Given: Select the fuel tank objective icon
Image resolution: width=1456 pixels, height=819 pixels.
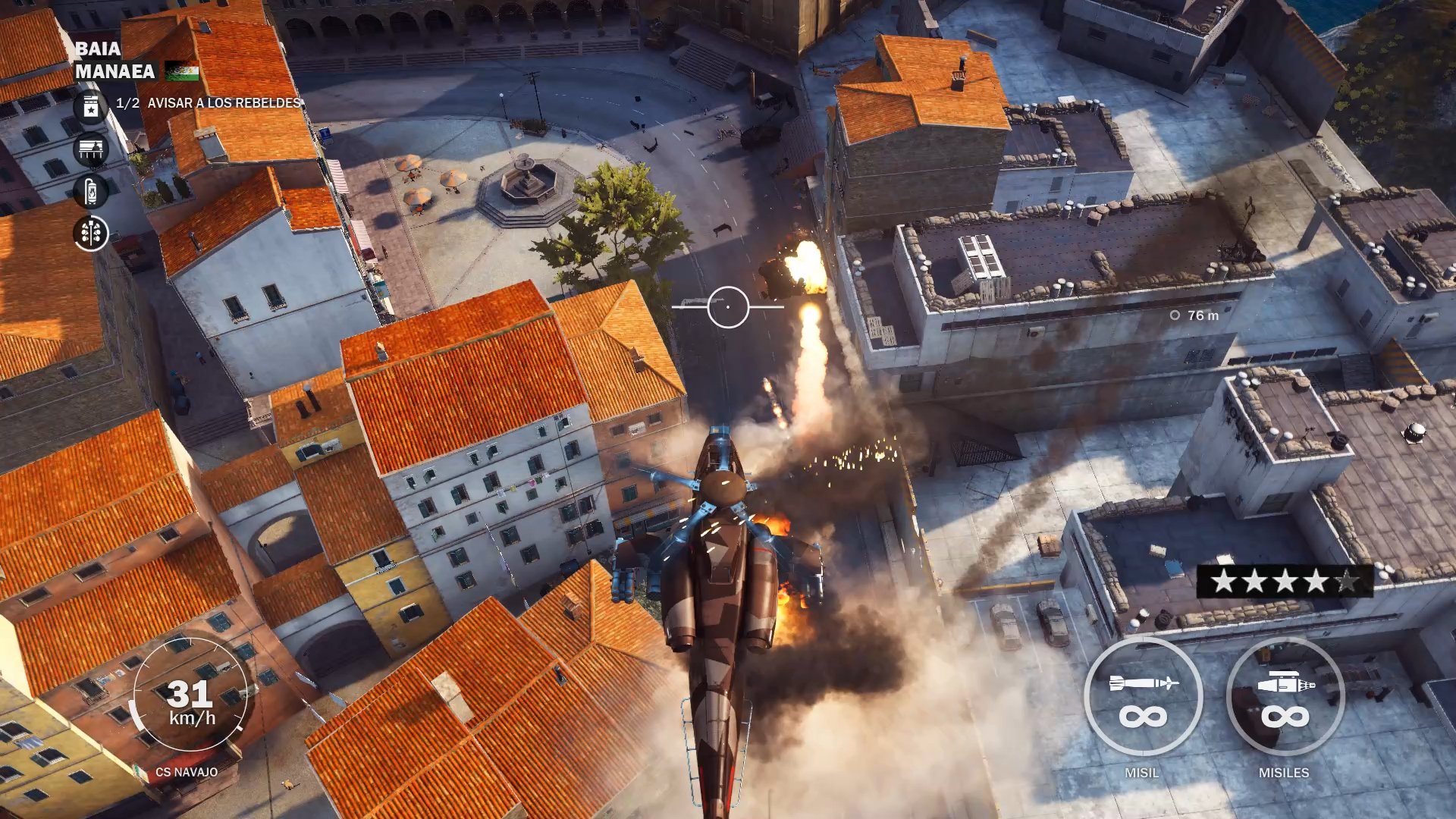Looking at the screenshot, I should click(x=91, y=191).
